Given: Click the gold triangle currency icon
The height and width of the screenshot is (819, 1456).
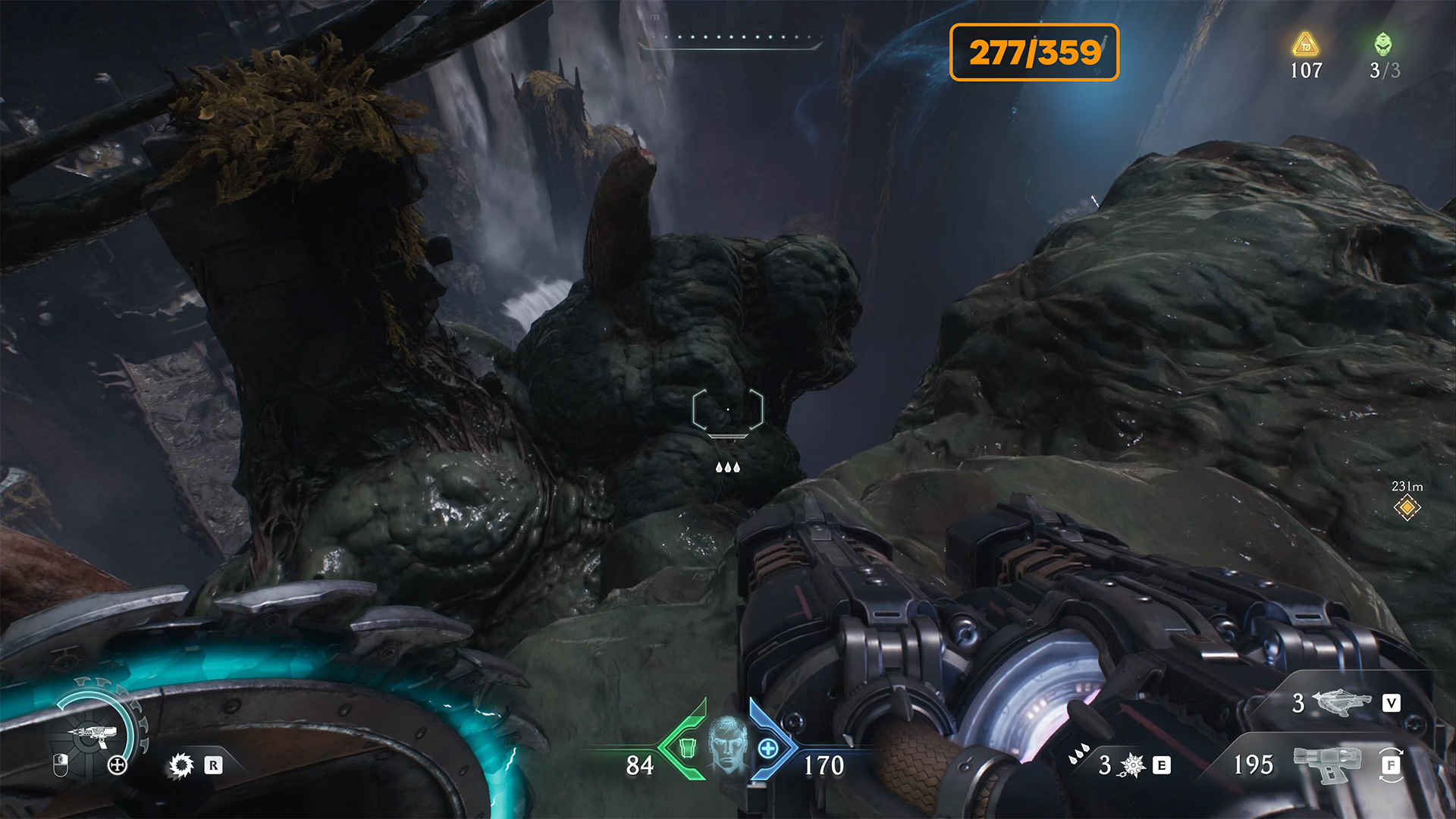Looking at the screenshot, I should tap(1305, 45).
